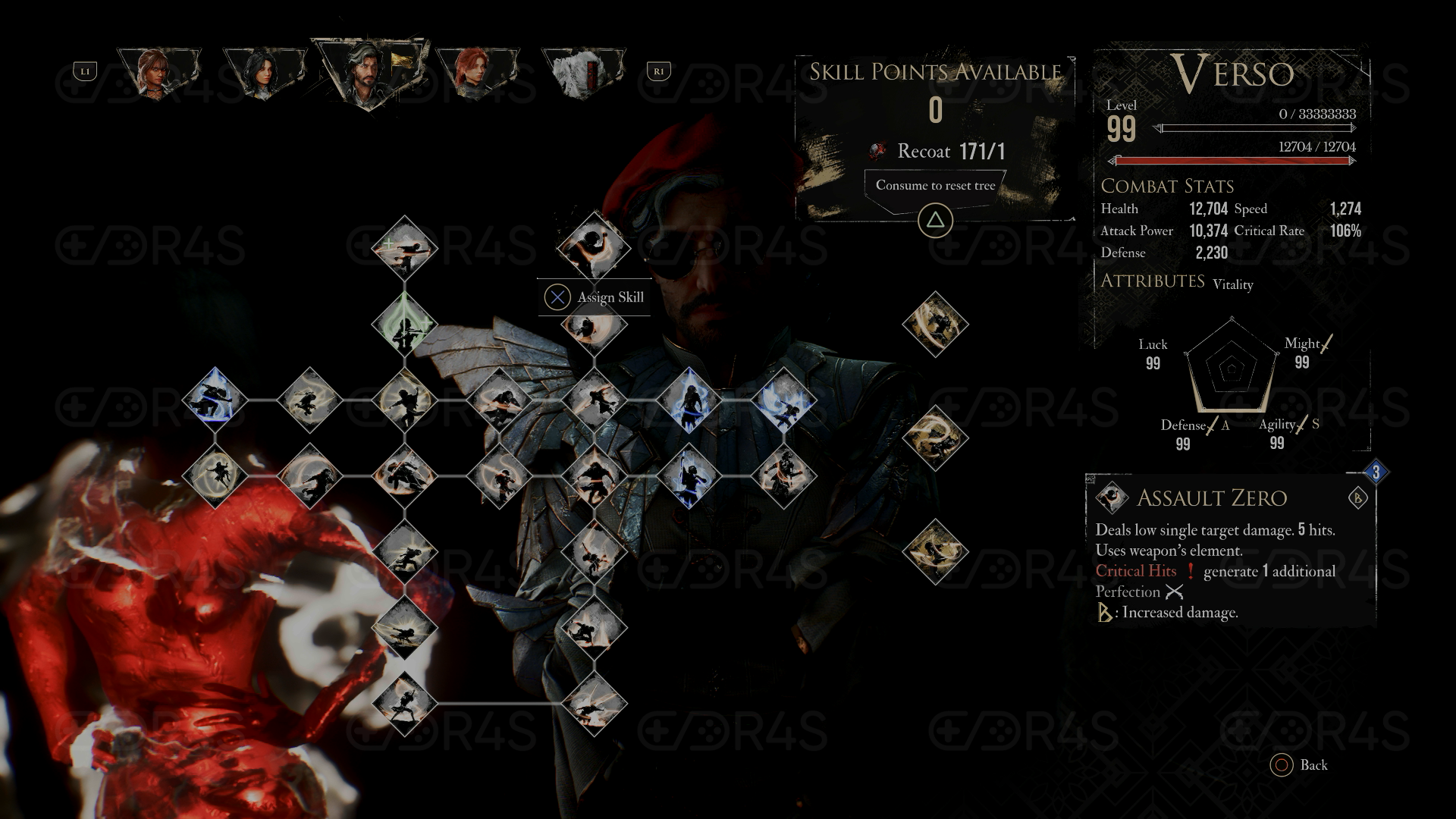The image size is (1456, 819).
Task: Switch to the curly-haired woman's portrait
Action: pos(158,73)
